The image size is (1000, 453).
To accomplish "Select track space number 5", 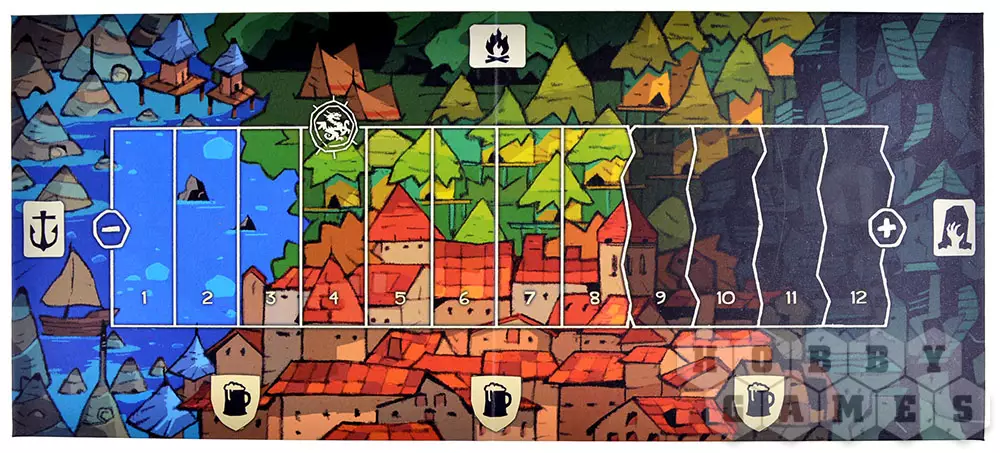I will 399,226.
